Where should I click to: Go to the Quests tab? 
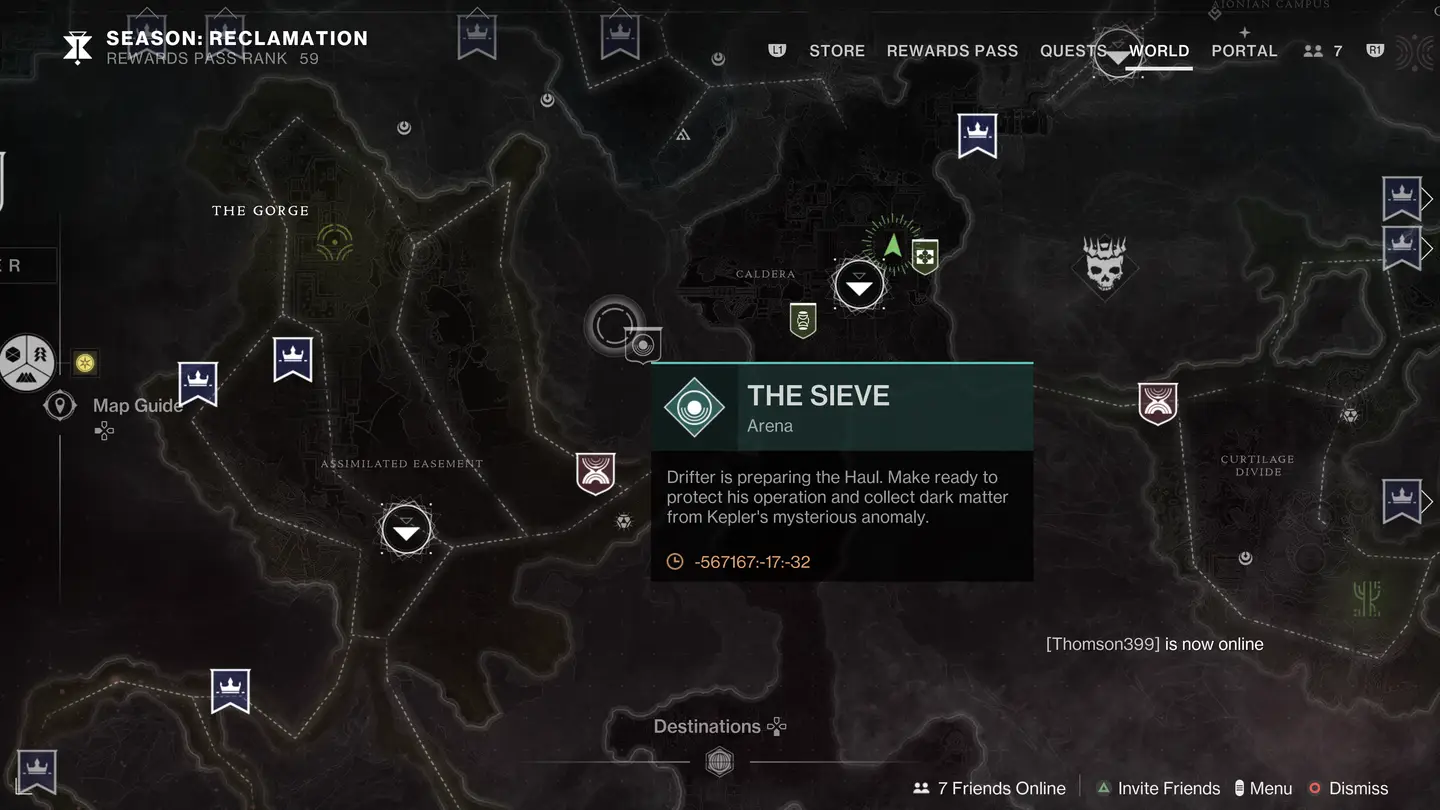(x=1072, y=51)
